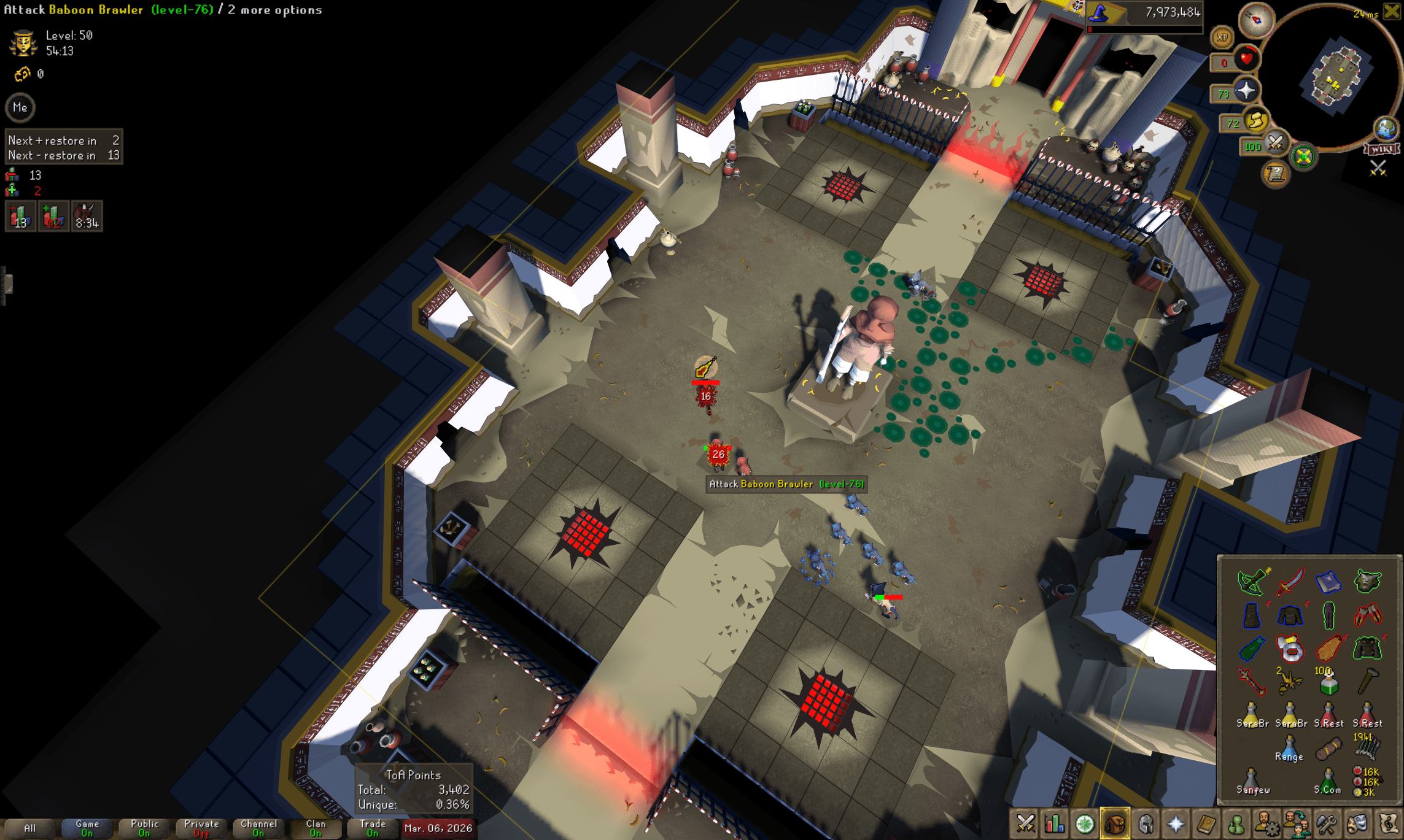Screen dimensions: 1404x840
Task: Turn Private chat back on
Action: (201, 827)
